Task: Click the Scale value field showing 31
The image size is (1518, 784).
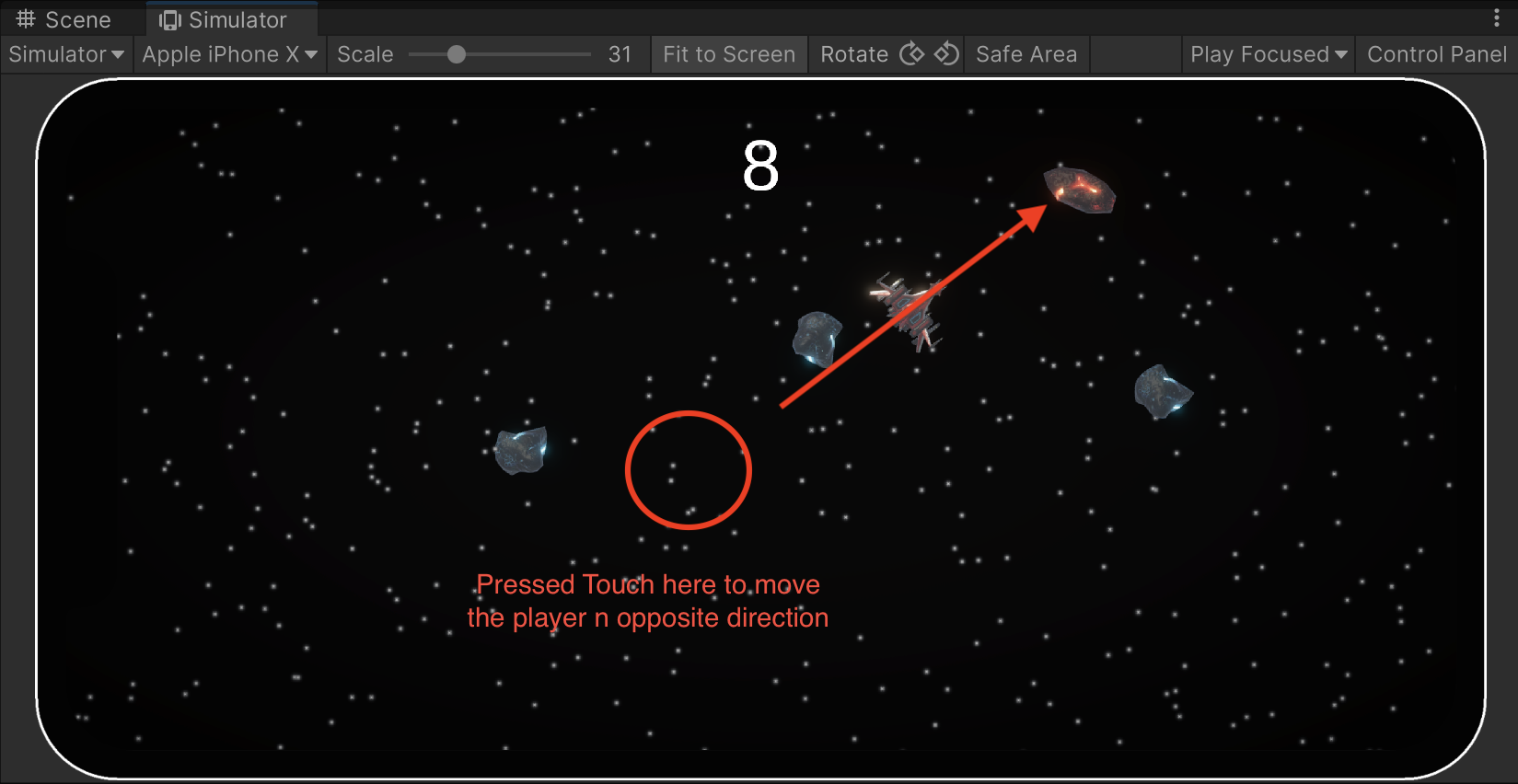Action: pos(620,54)
